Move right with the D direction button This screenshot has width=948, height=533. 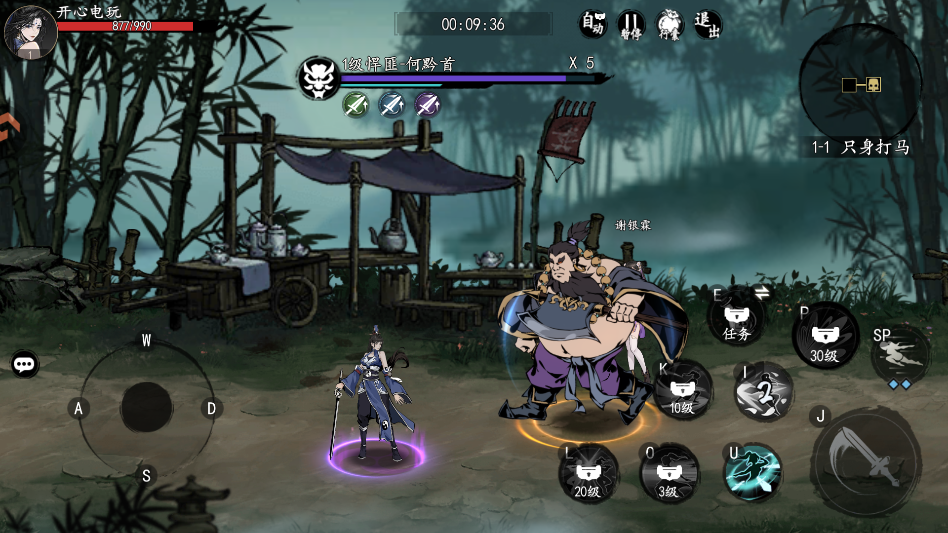[x=211, y=408]
